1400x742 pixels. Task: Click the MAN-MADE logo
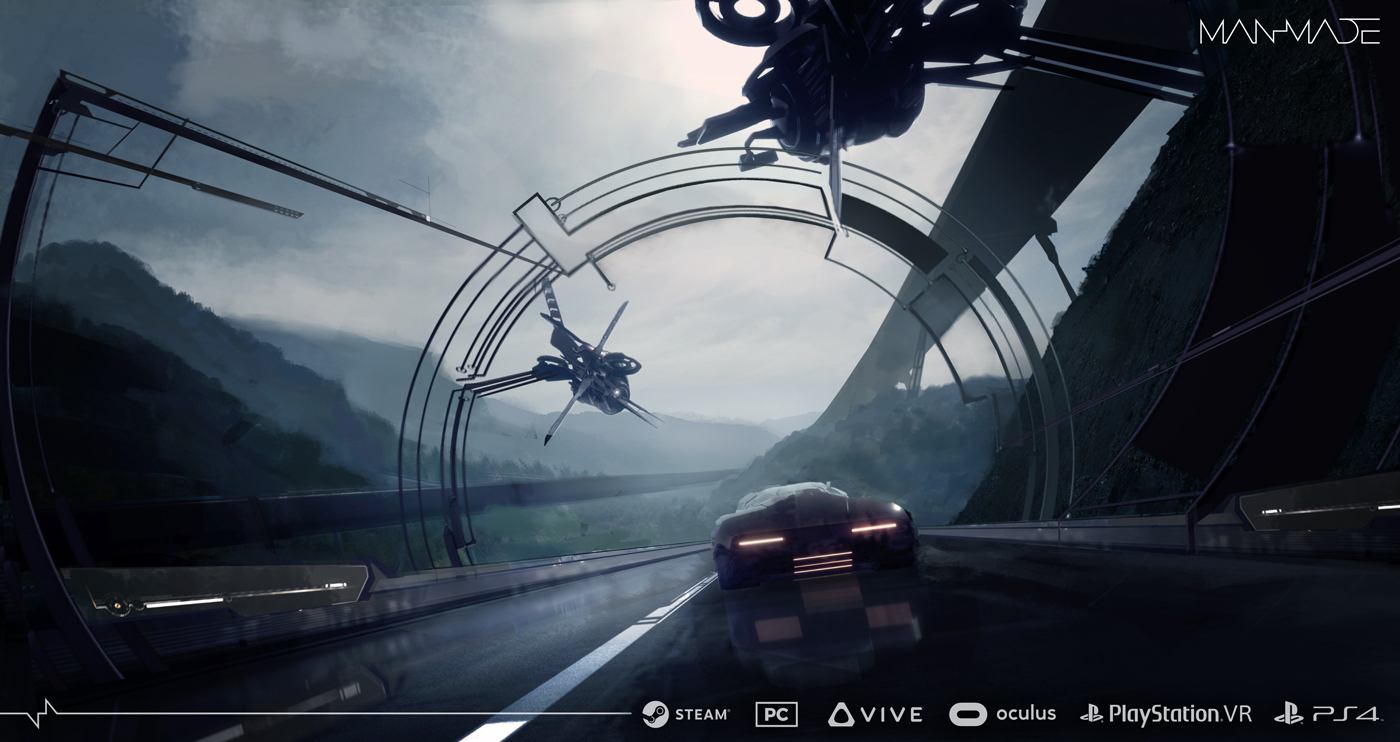[1289, 31]
